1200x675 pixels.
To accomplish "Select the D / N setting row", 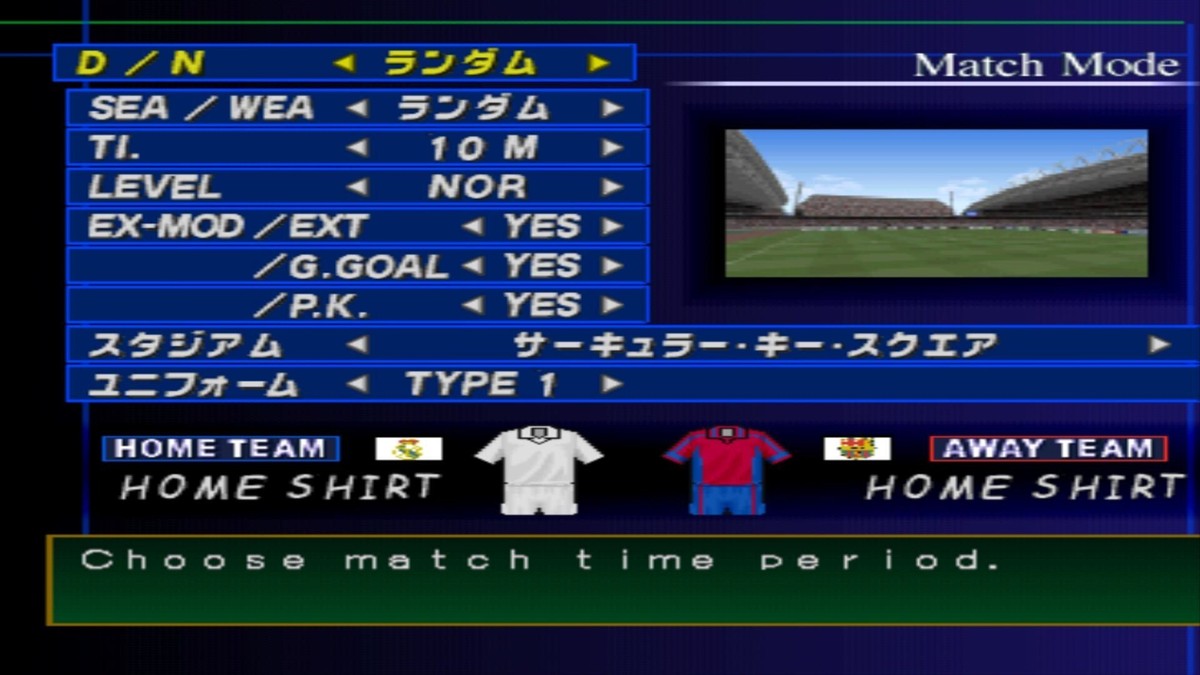I will (343, 63).
